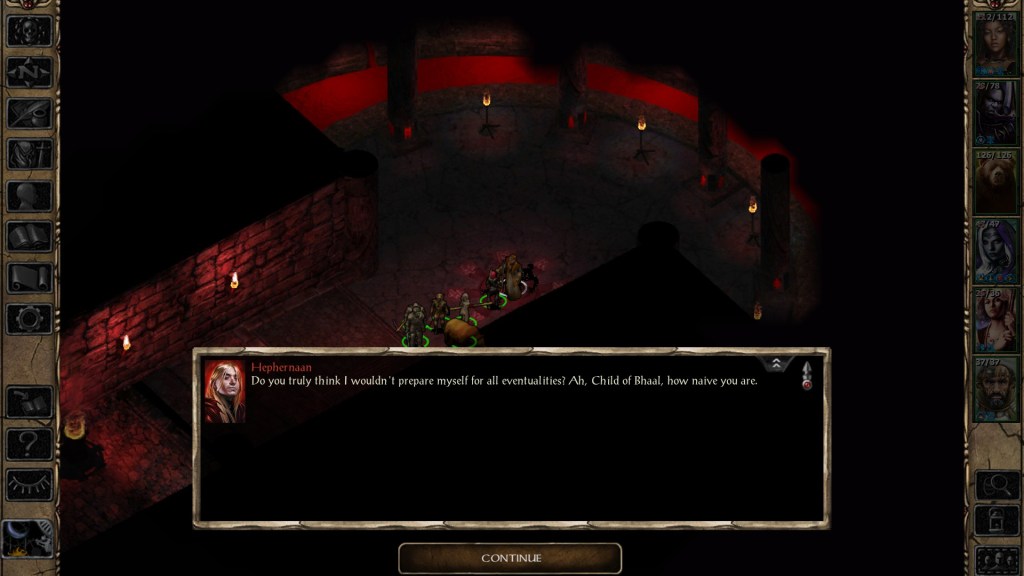1024x576 pixels.
Task: Click the closed eye icon
Action: click(x=29, y=484)
